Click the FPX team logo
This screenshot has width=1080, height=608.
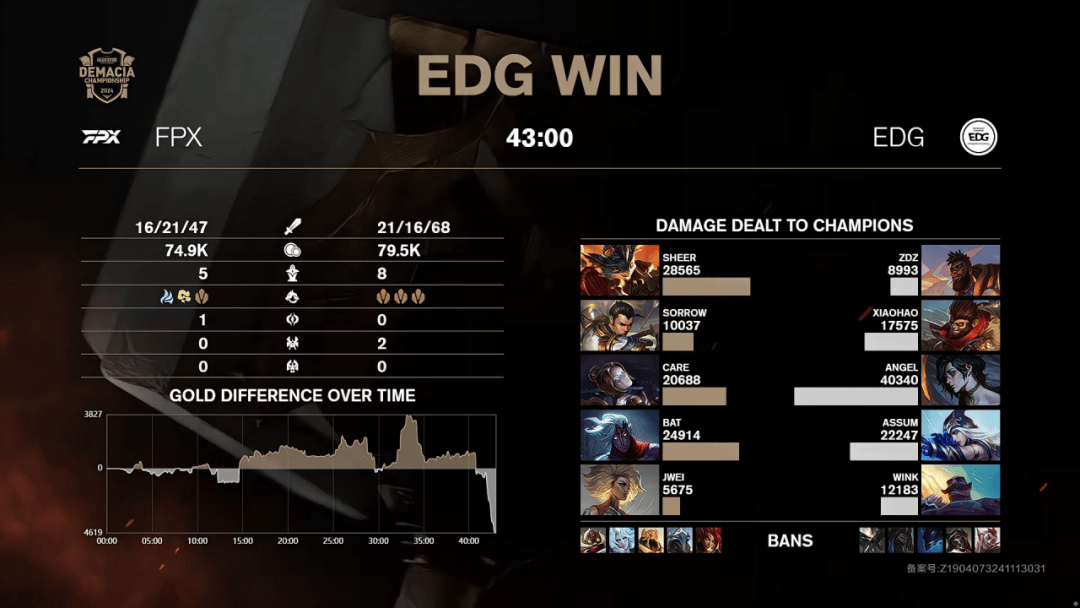[101, 137]
